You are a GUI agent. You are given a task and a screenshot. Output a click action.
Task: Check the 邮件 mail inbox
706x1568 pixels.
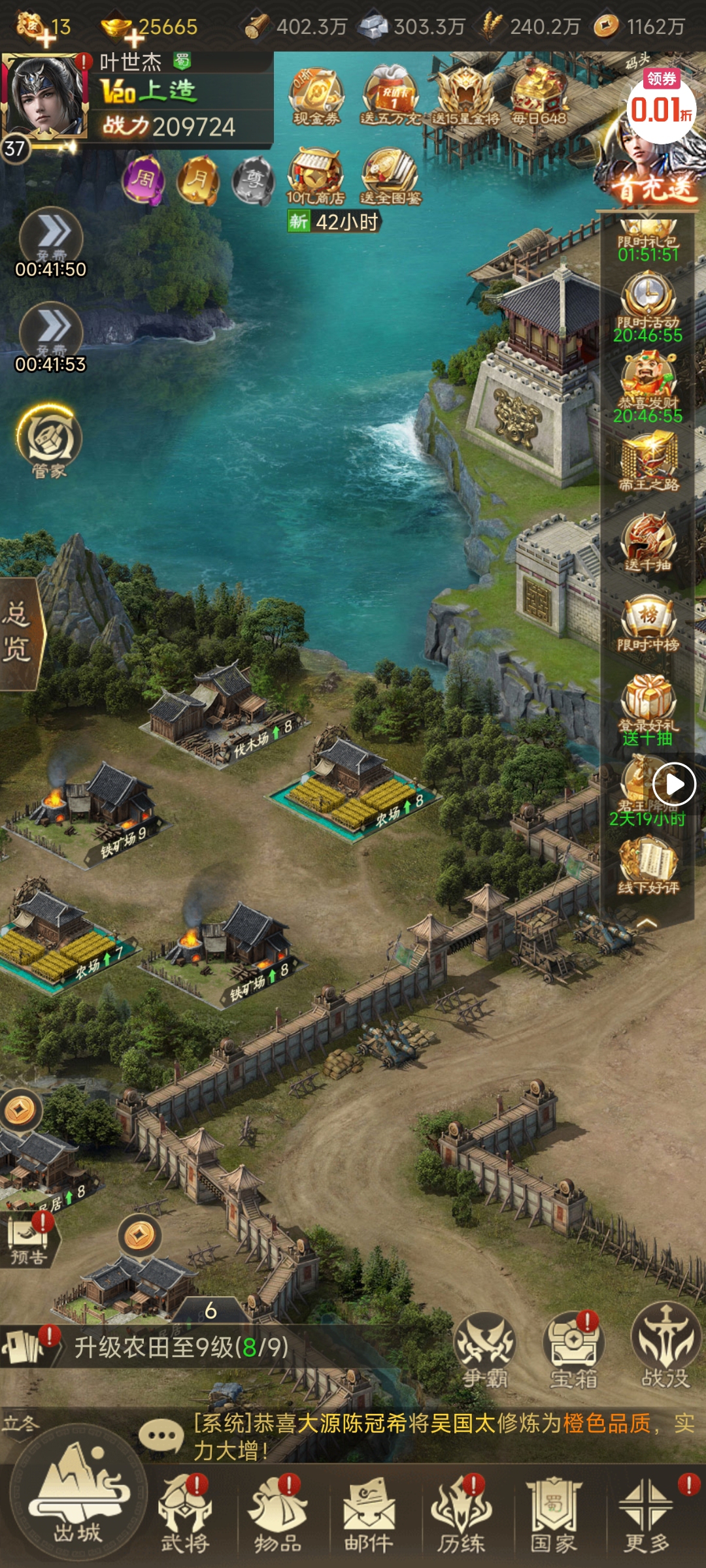(369, 1516)
